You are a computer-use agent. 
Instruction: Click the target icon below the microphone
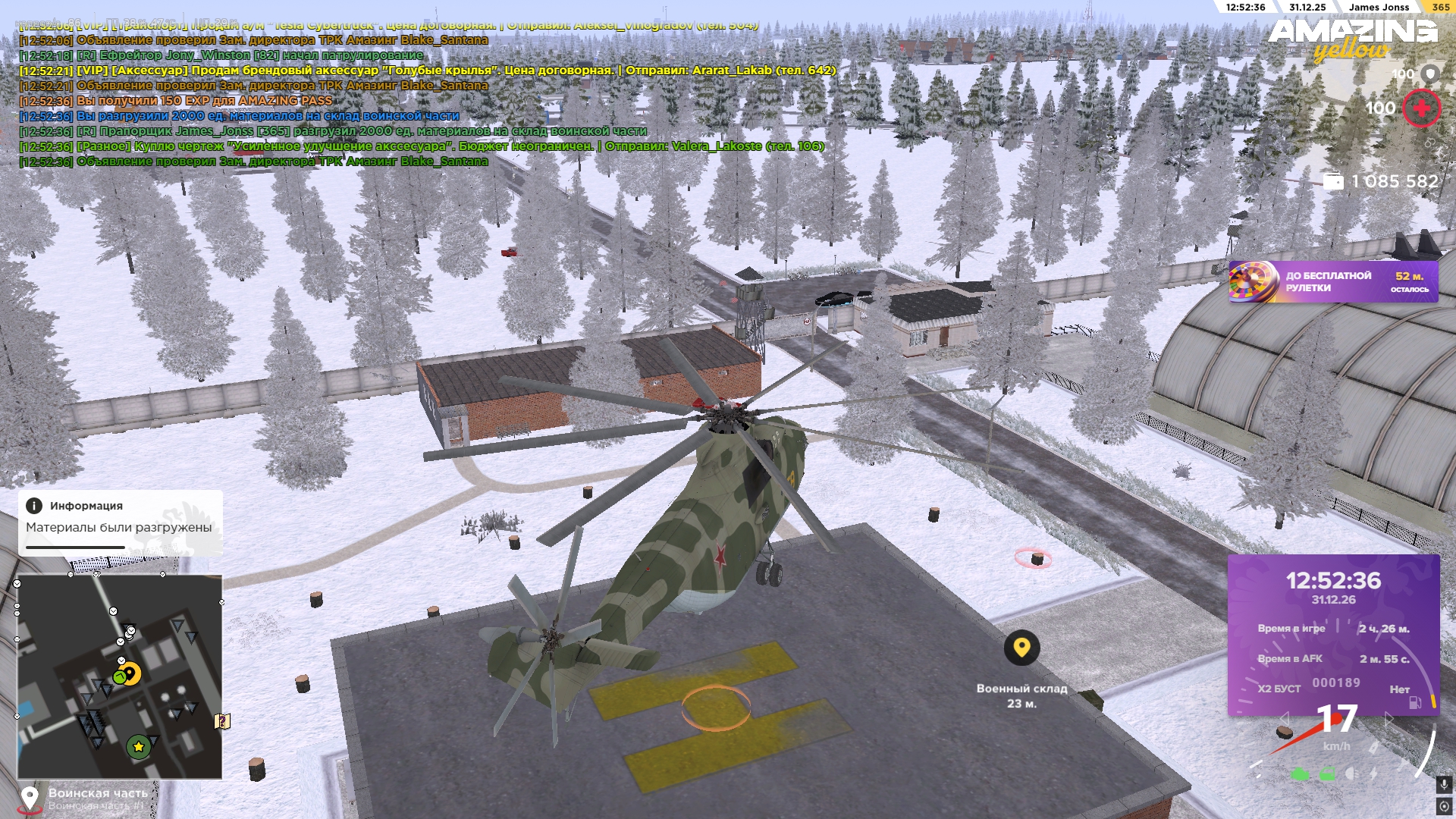pyautogui.click(x=1444, y=805)
